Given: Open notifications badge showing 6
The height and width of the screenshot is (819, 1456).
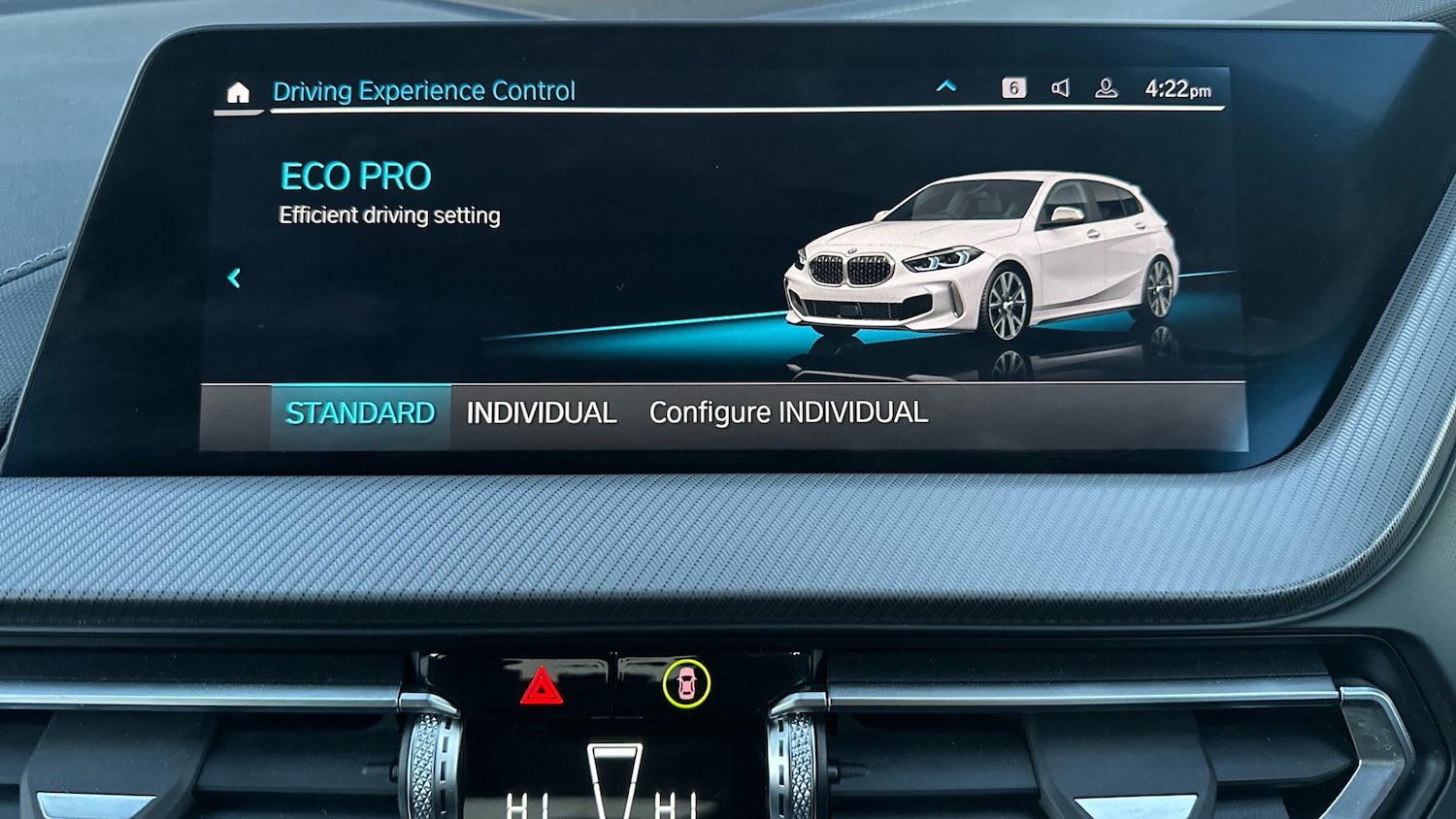Looking at the screenshot, I should tap(1013, 87).
